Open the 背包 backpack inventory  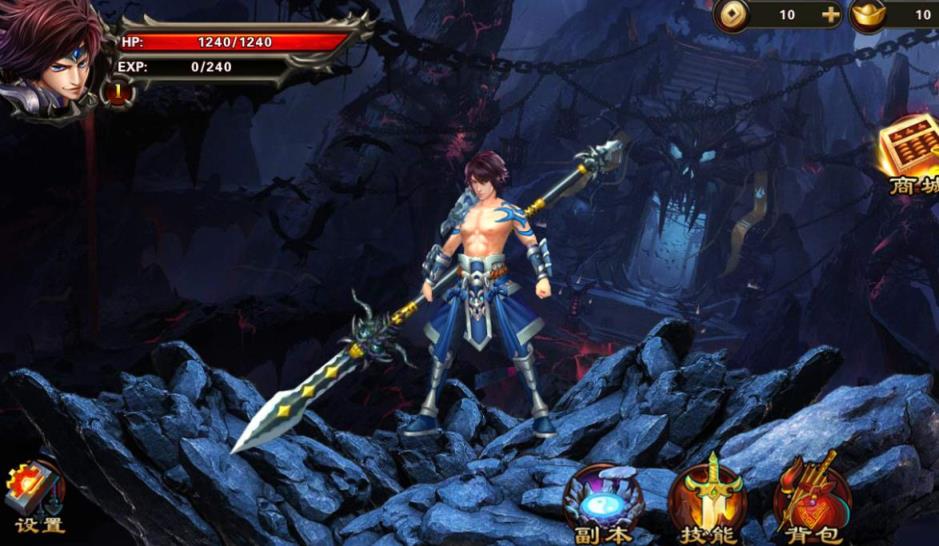coord(812,502)
